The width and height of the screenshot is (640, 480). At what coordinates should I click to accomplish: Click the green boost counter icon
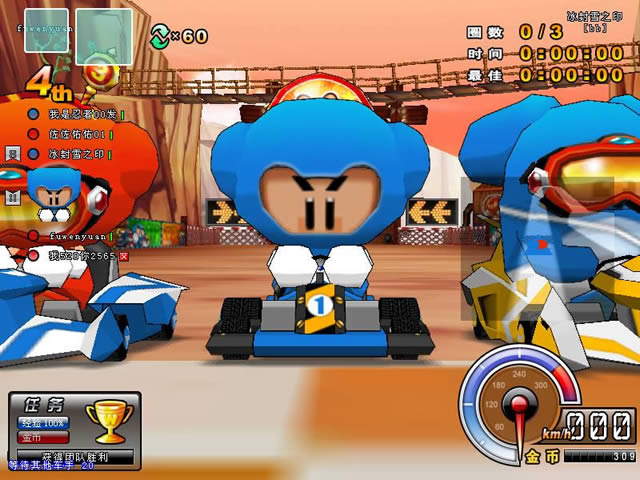coord(160,36)
